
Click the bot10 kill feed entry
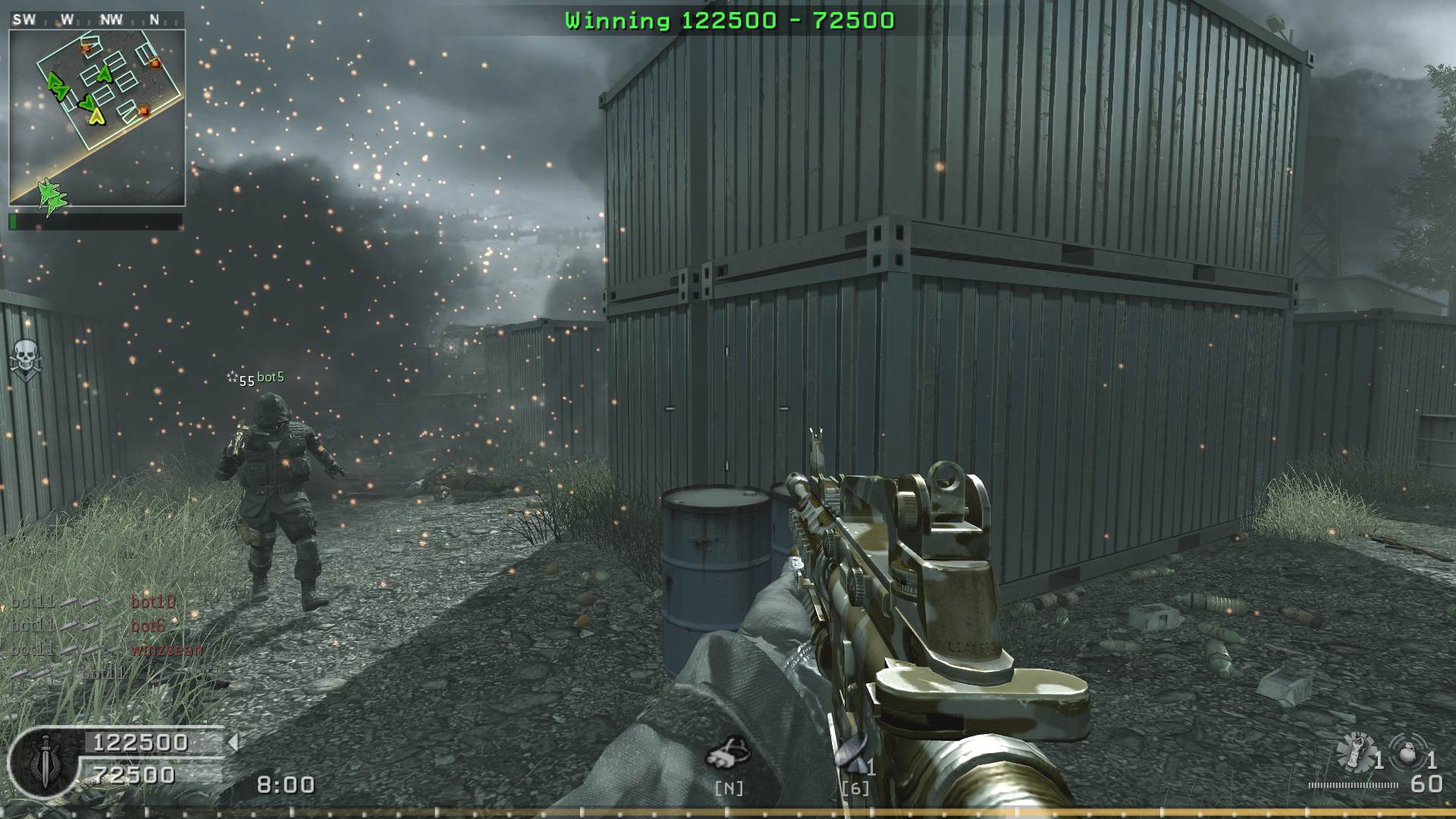152,602
